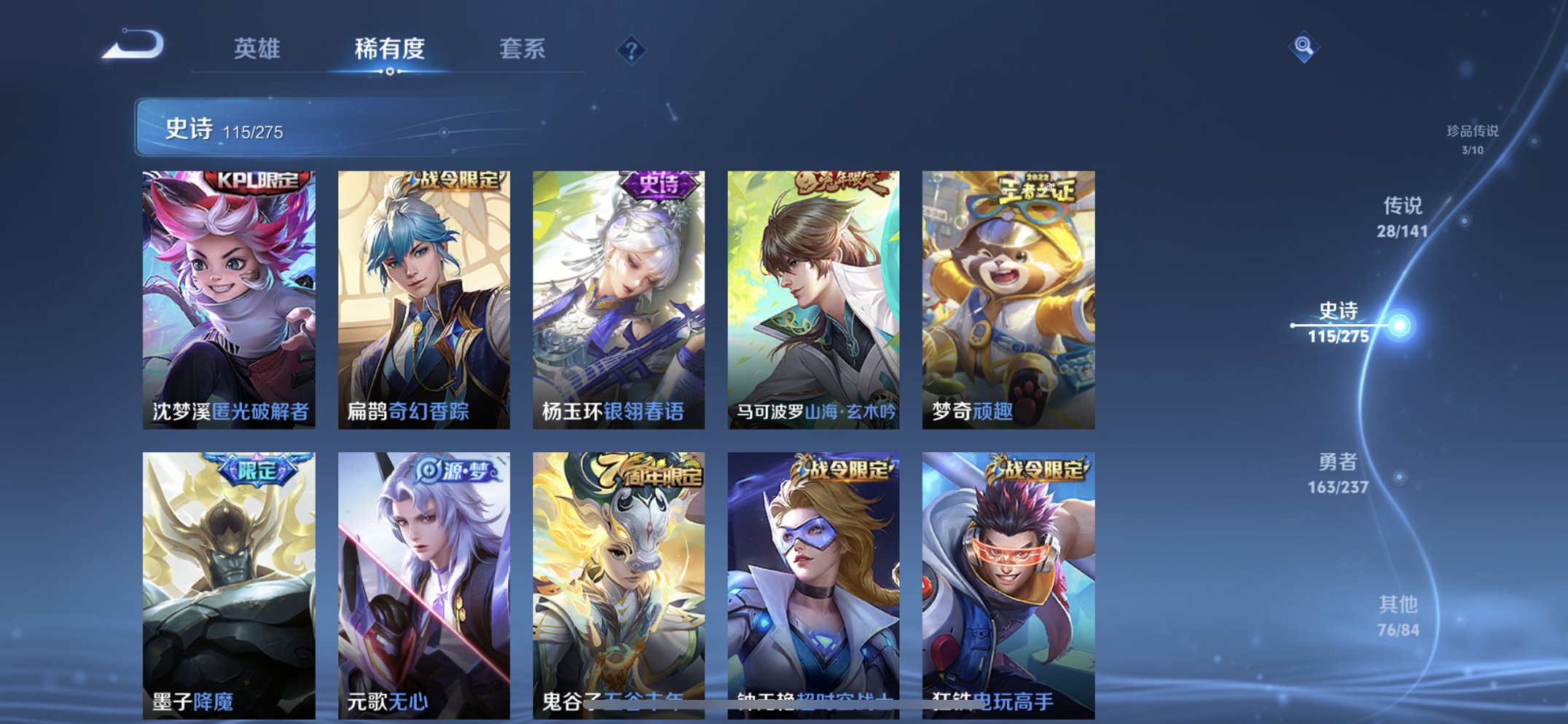Switch to the 套系 tab
The height and width of the screenshot is (724, 1568).
click(x=524, y=50)
